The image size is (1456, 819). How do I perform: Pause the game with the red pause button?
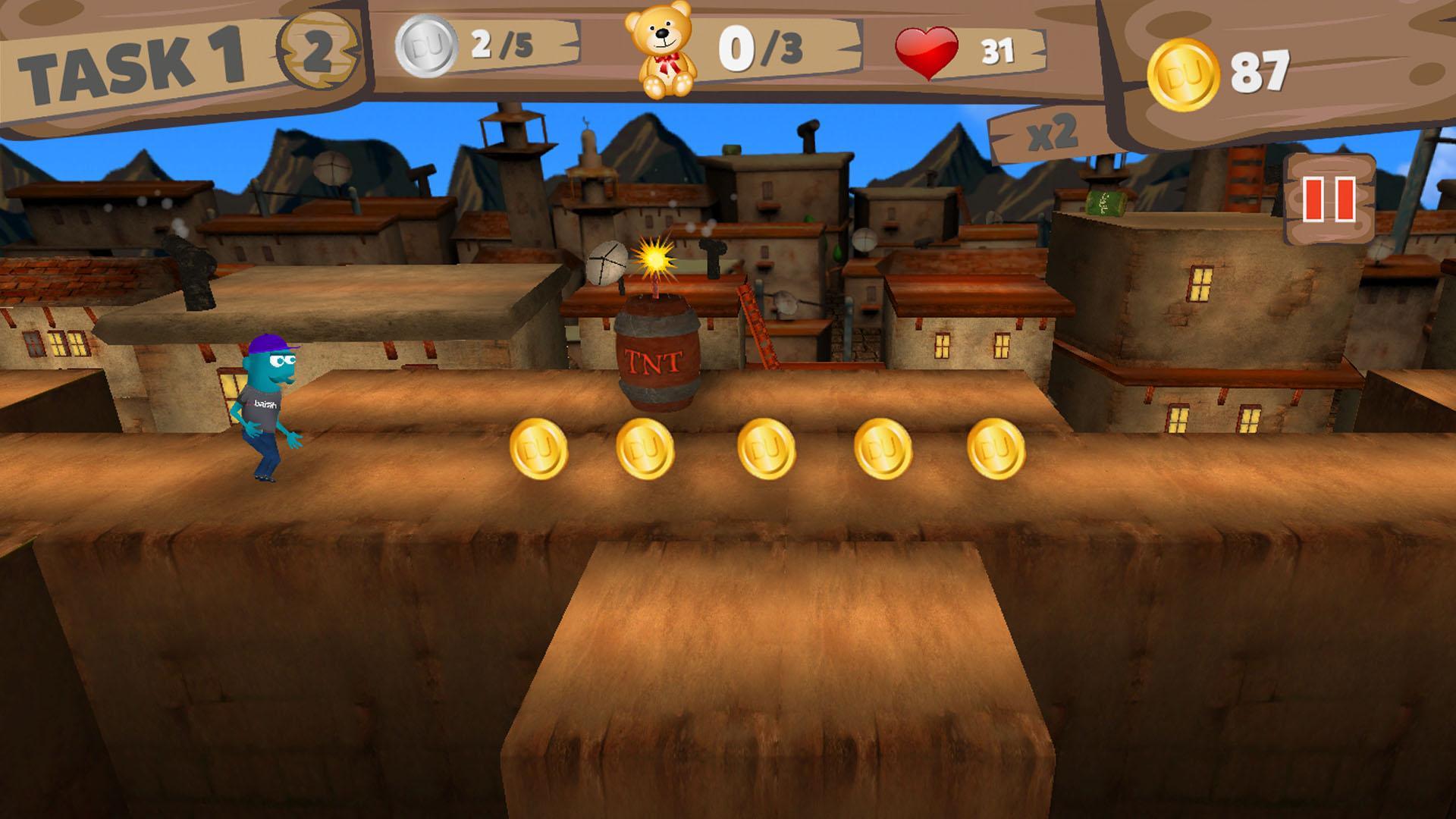[1329, 199]
